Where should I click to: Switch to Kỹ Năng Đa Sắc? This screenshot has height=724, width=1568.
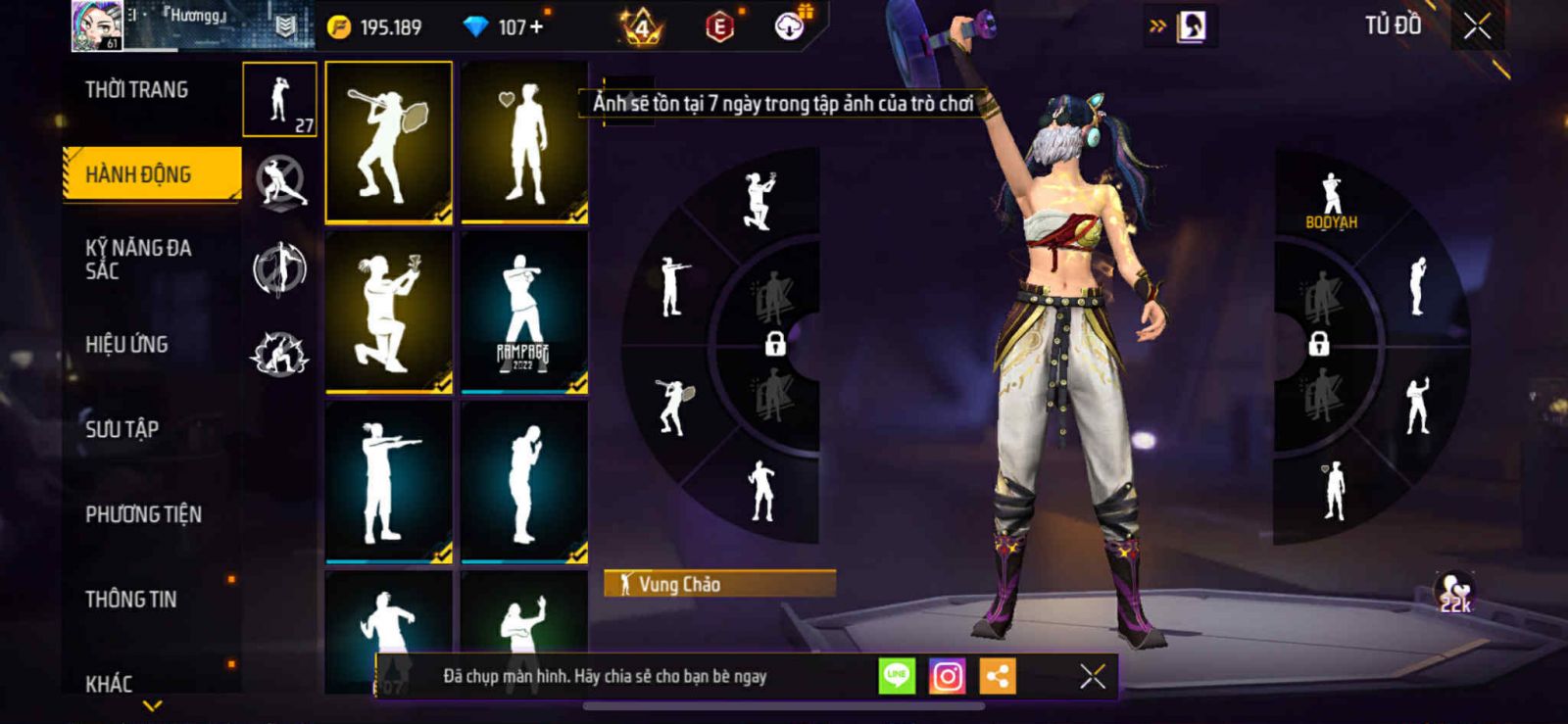[138, 259]
